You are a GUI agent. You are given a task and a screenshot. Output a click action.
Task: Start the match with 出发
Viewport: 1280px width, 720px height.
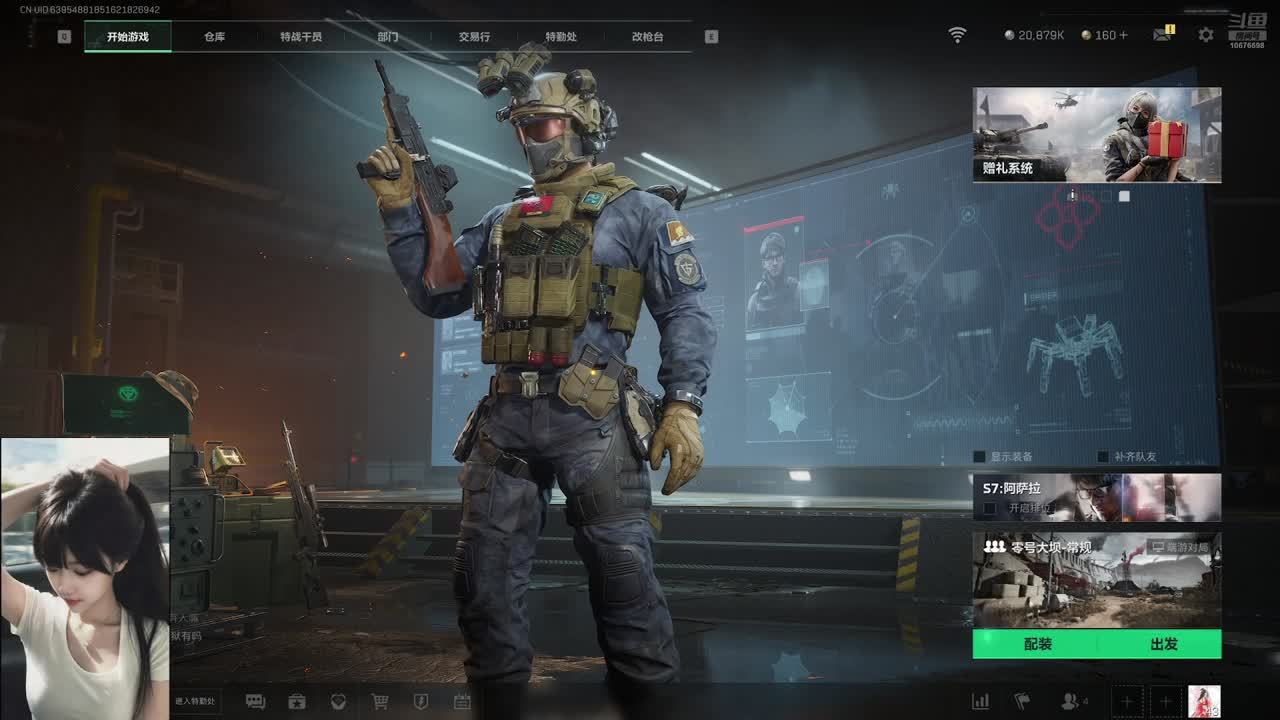(1163, 644)
